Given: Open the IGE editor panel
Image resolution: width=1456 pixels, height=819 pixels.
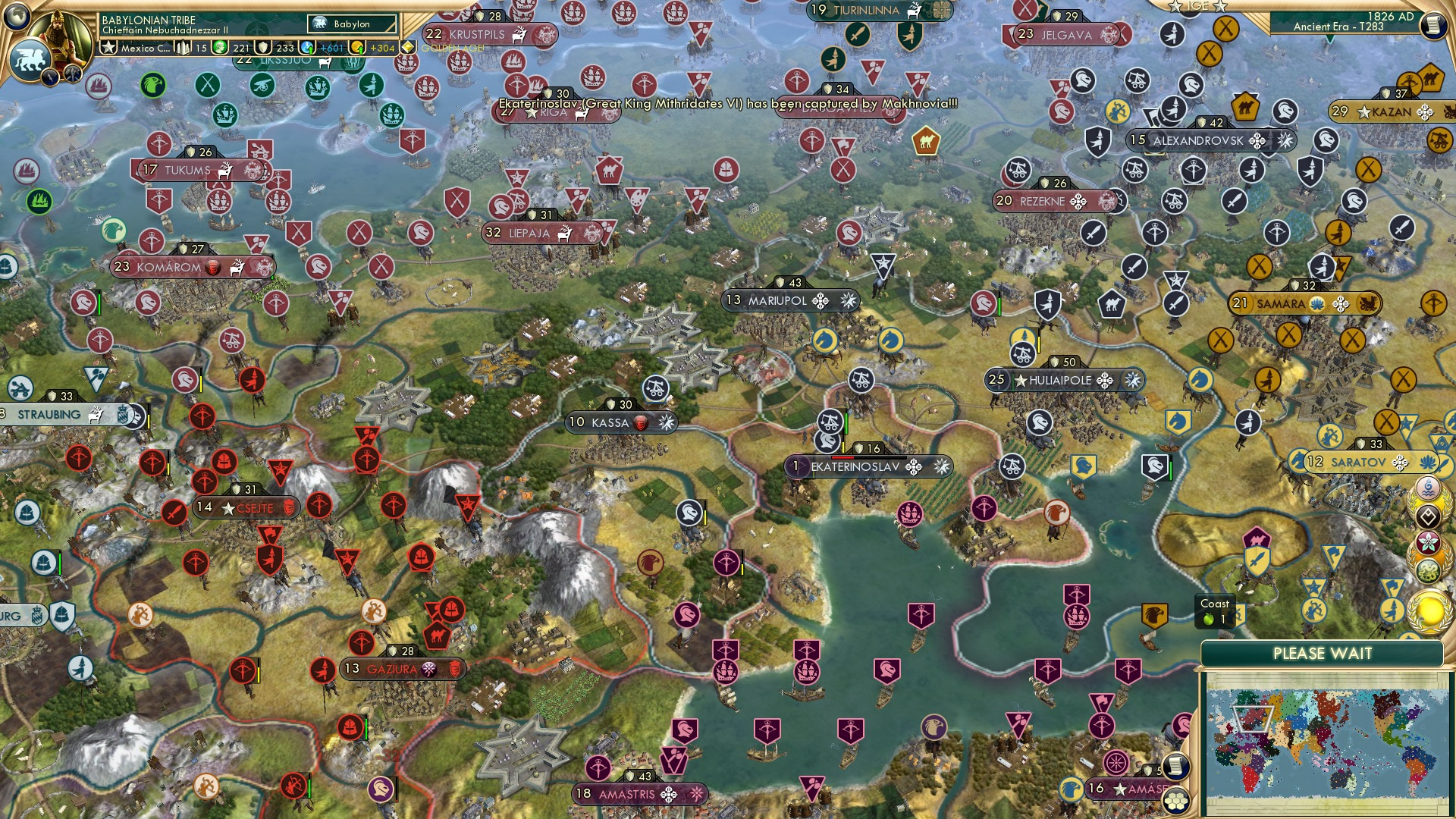Looking at the screenshot, I should tap(1197, 6).
